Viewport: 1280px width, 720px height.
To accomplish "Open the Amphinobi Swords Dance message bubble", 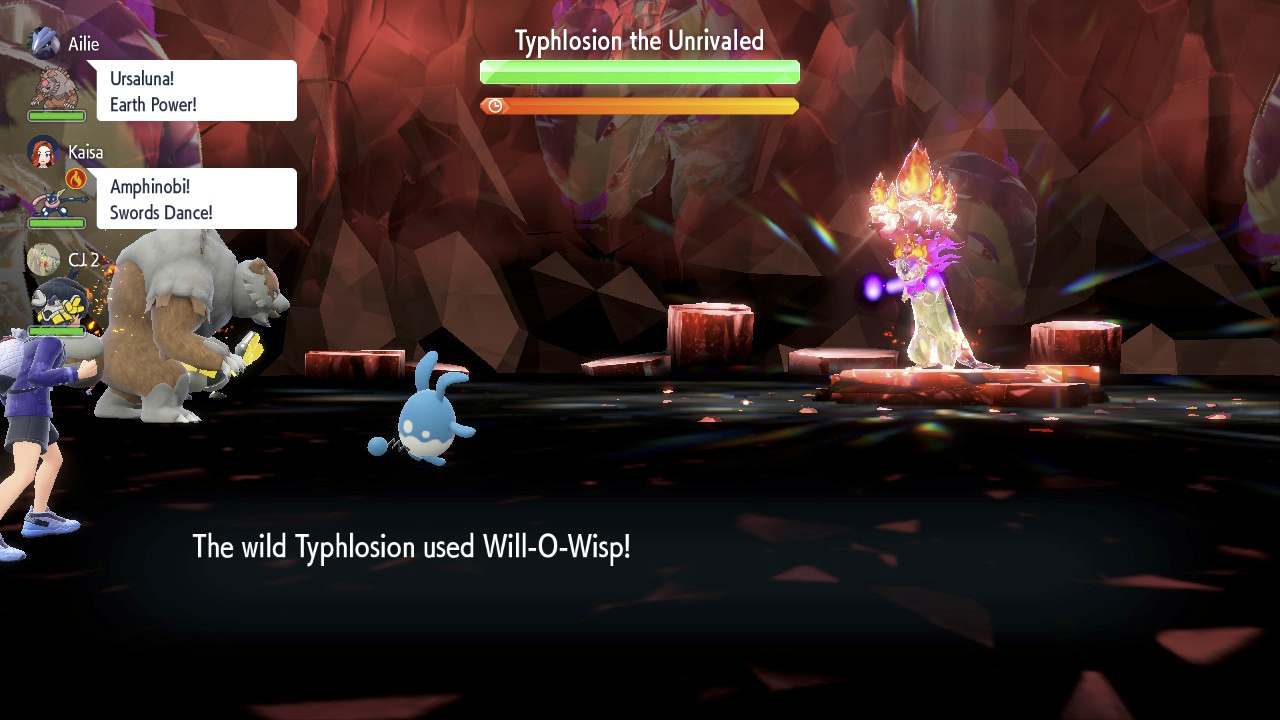I will pos(197,199).
